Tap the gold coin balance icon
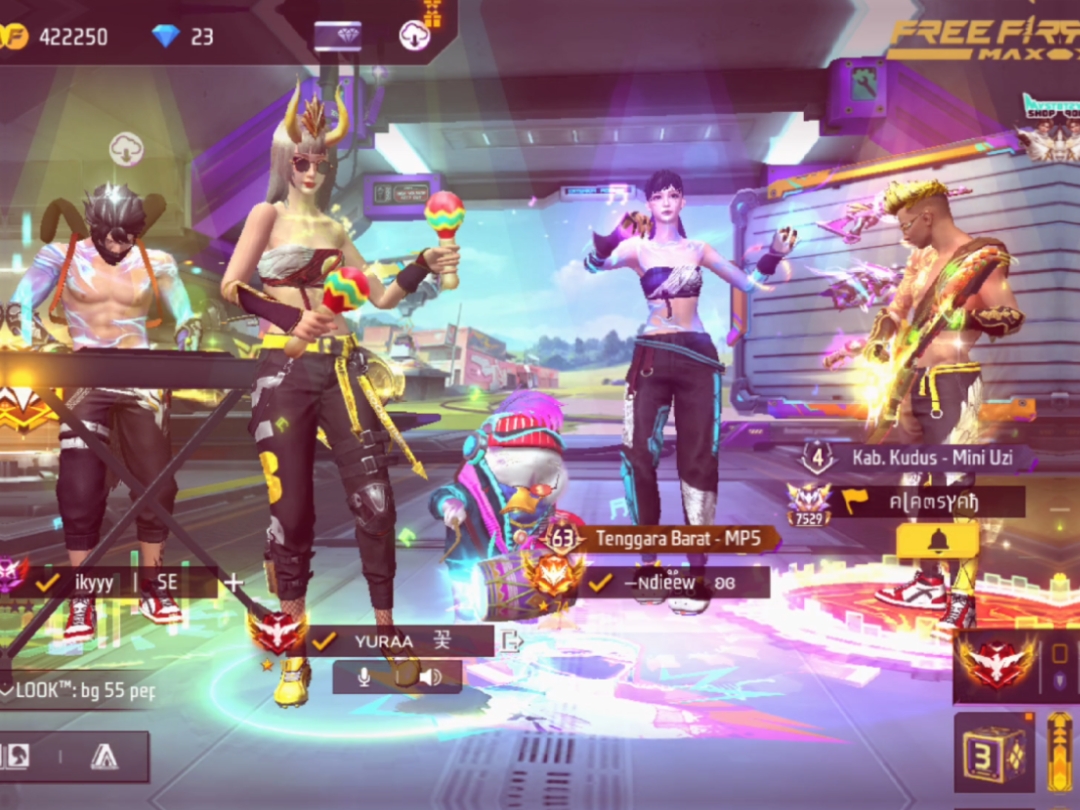The width and height of the screenshot is (1080, 810). tap(14, 37)
